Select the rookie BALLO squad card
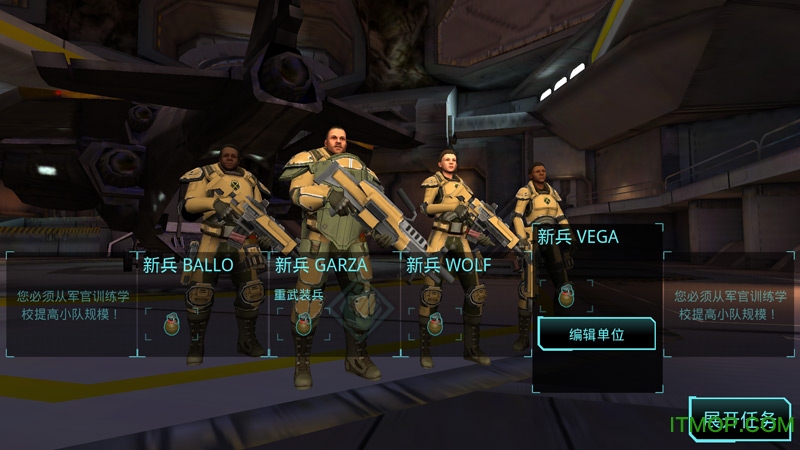Screen dimensions: 800x450 tap(188, 266)
